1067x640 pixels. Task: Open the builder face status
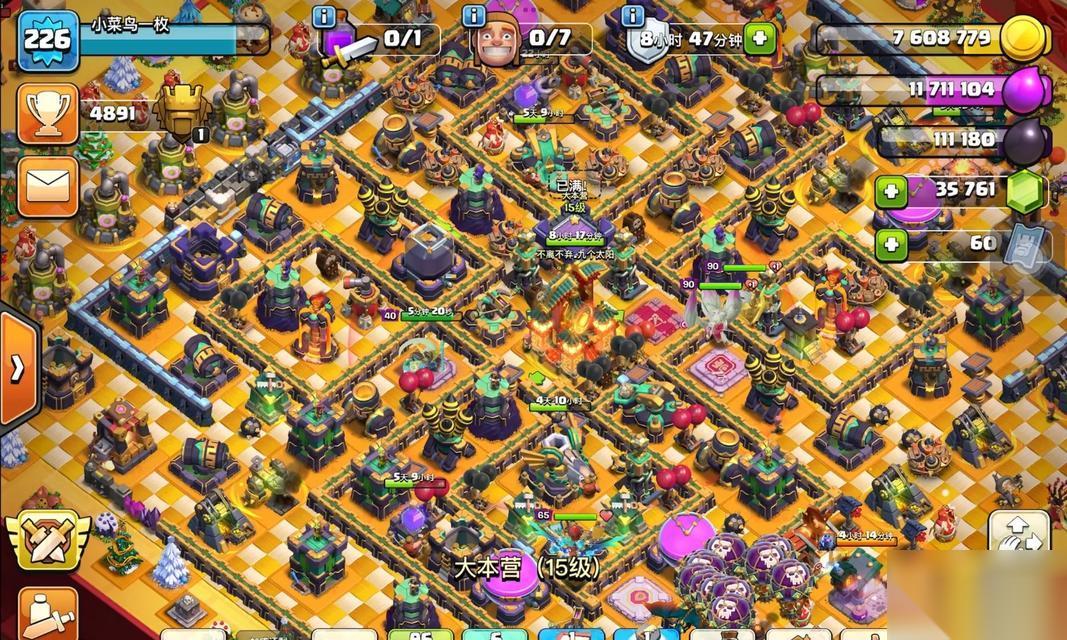pos(495,41)
